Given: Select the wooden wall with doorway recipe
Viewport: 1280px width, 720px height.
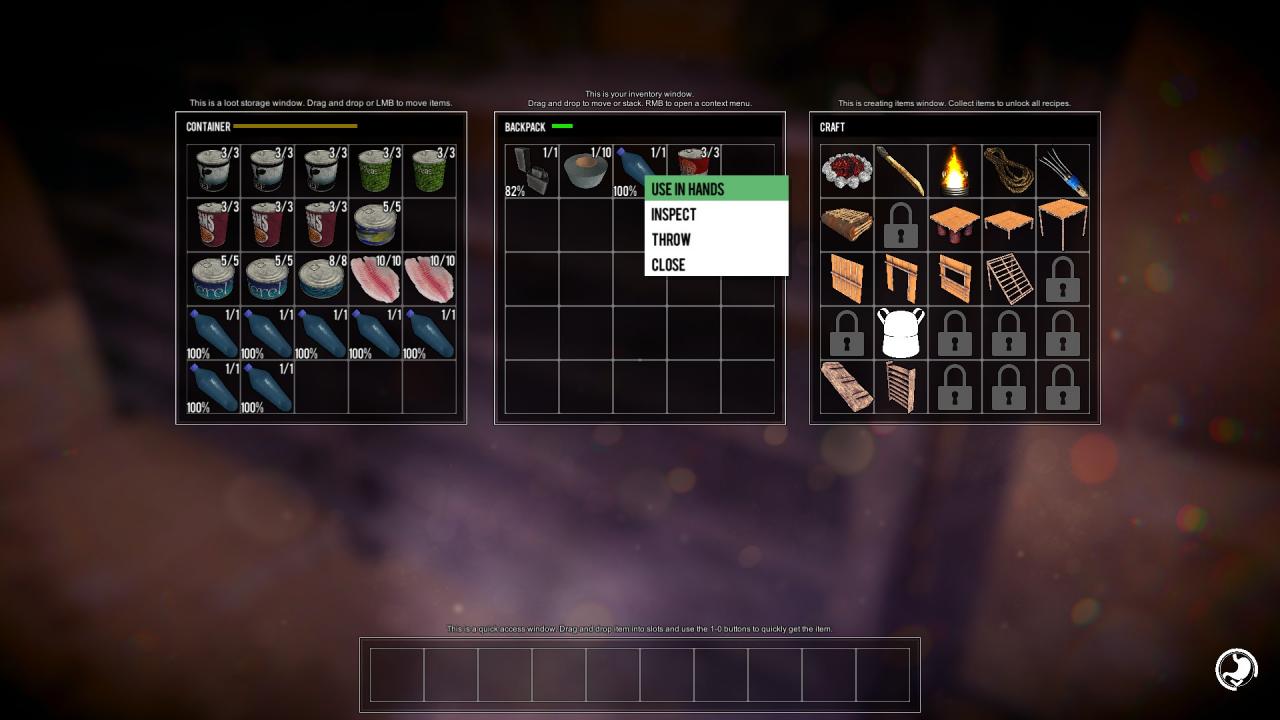Looking at the screenshot, I should (900, 279).
